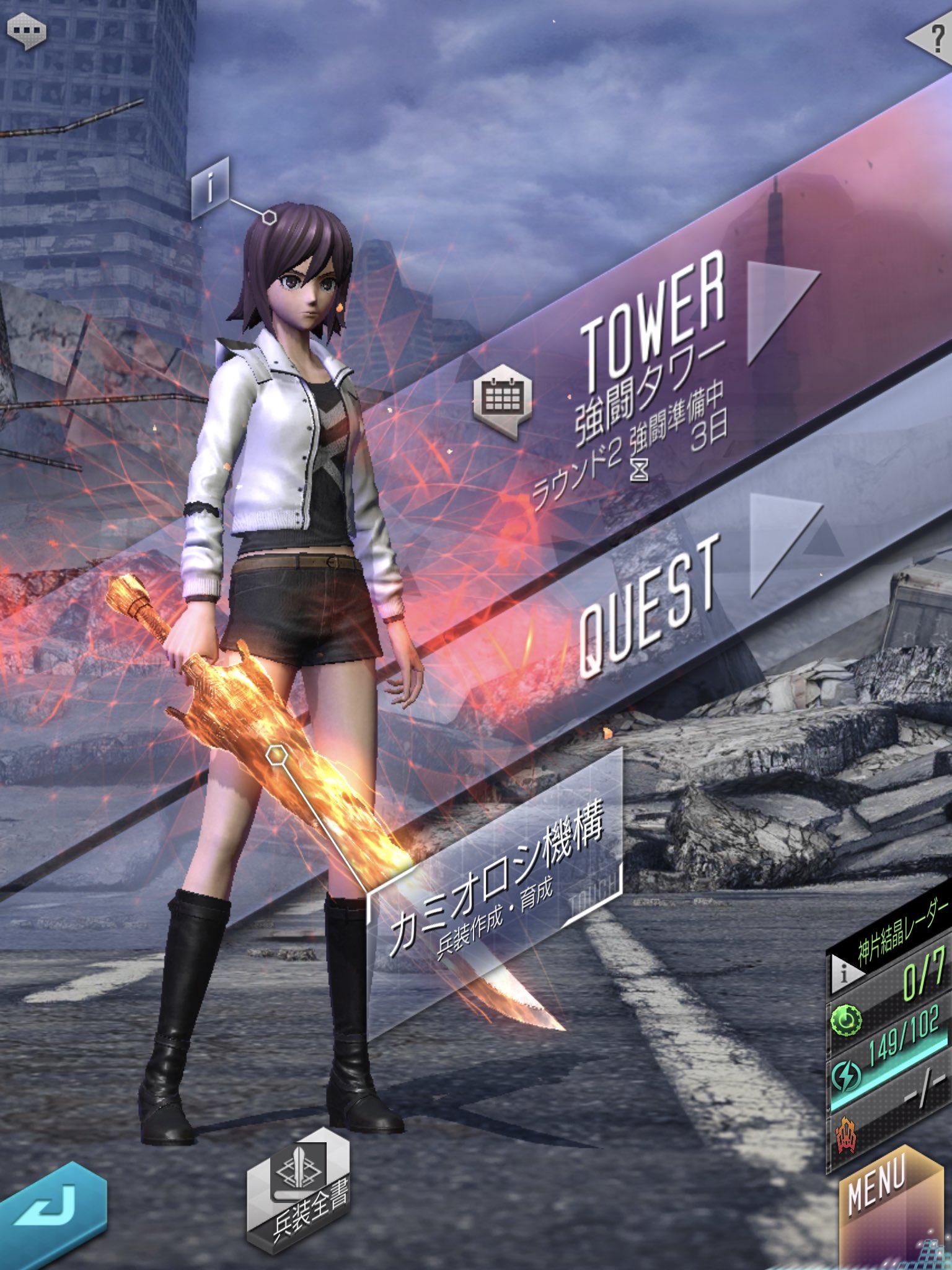This screenshot has height=1270, width=952.
Task: Tap the blue lightning stamina icon
Action: click(847, 1076)
